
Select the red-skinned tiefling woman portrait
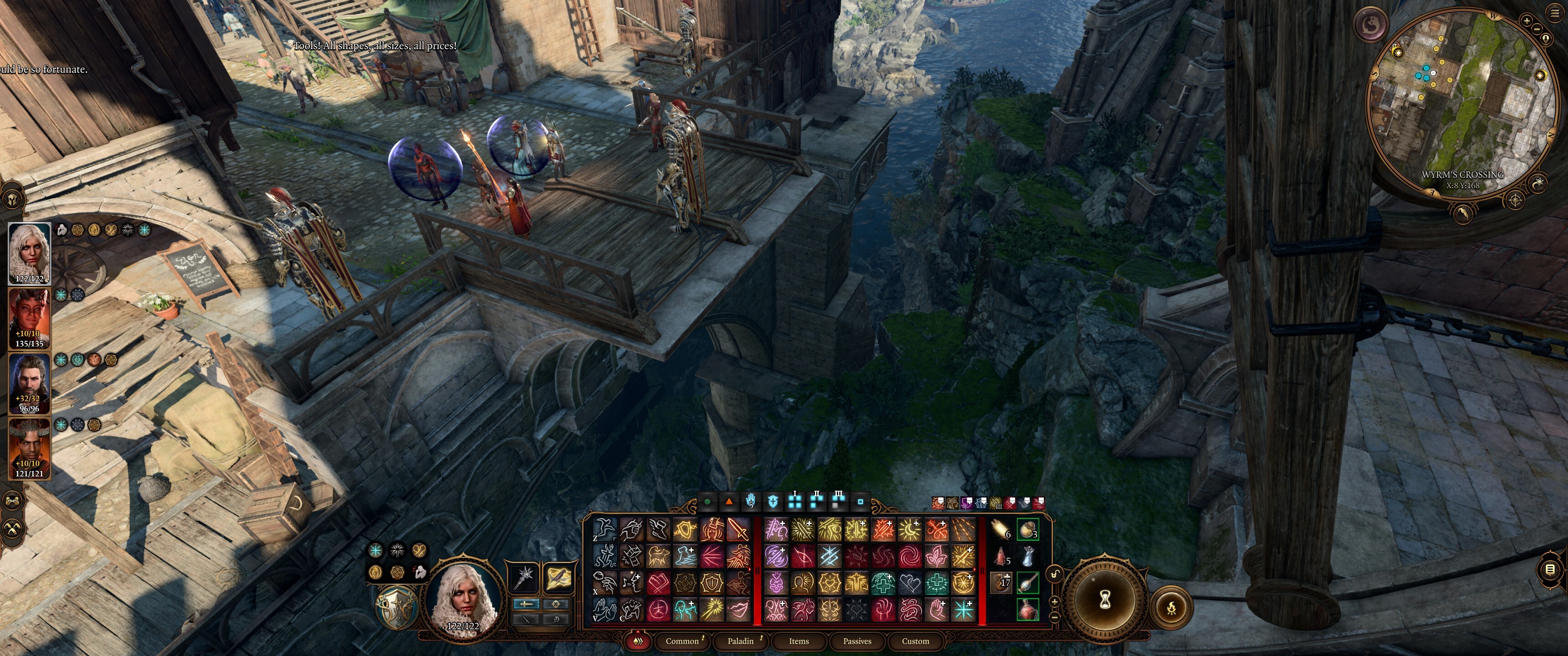tap(29, 318)
